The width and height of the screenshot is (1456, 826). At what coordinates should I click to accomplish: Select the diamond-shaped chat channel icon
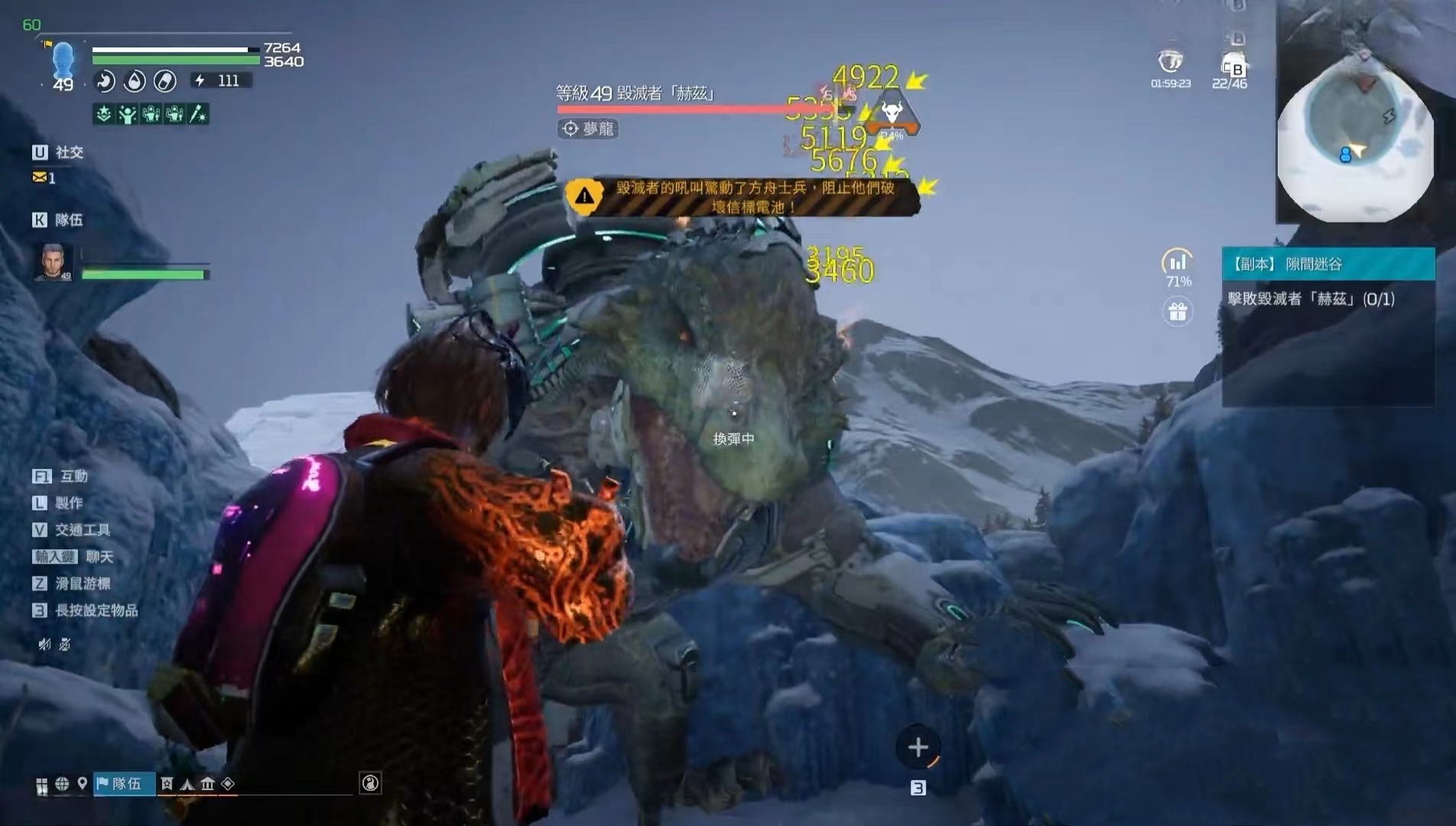(x=228, y=783)
